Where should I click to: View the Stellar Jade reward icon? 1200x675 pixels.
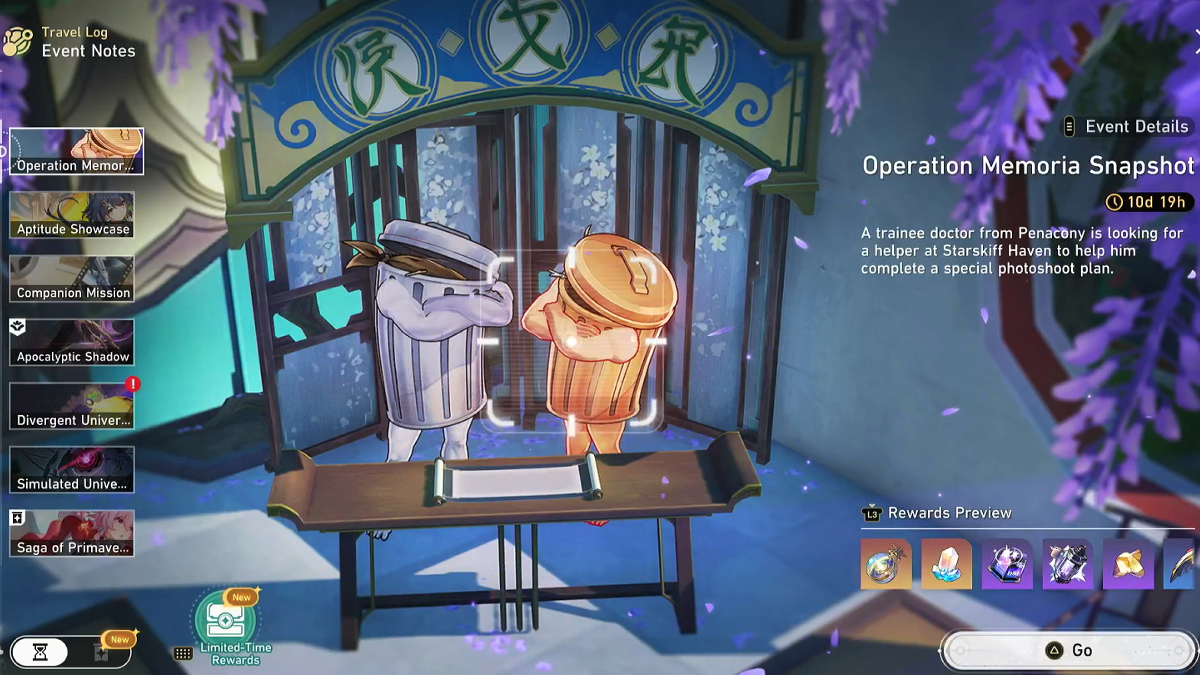coord(886,564)
